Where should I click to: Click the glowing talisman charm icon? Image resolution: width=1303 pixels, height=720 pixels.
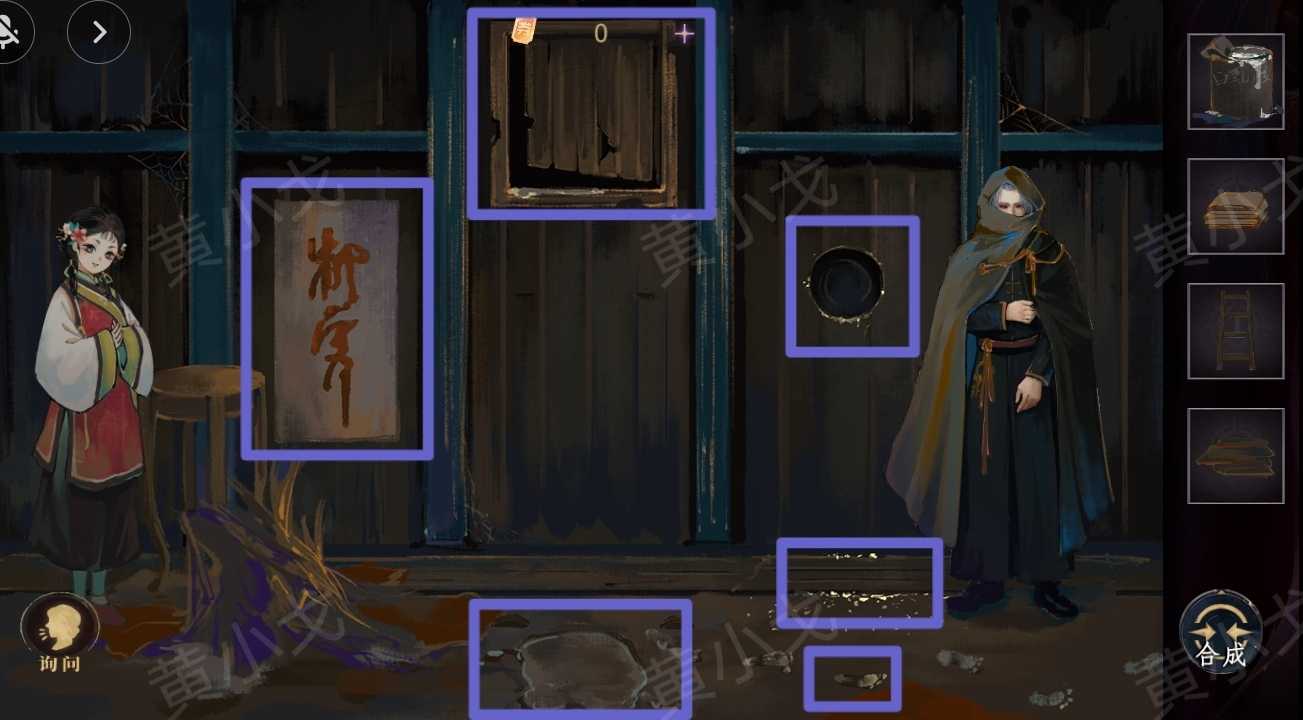[523, 29]
